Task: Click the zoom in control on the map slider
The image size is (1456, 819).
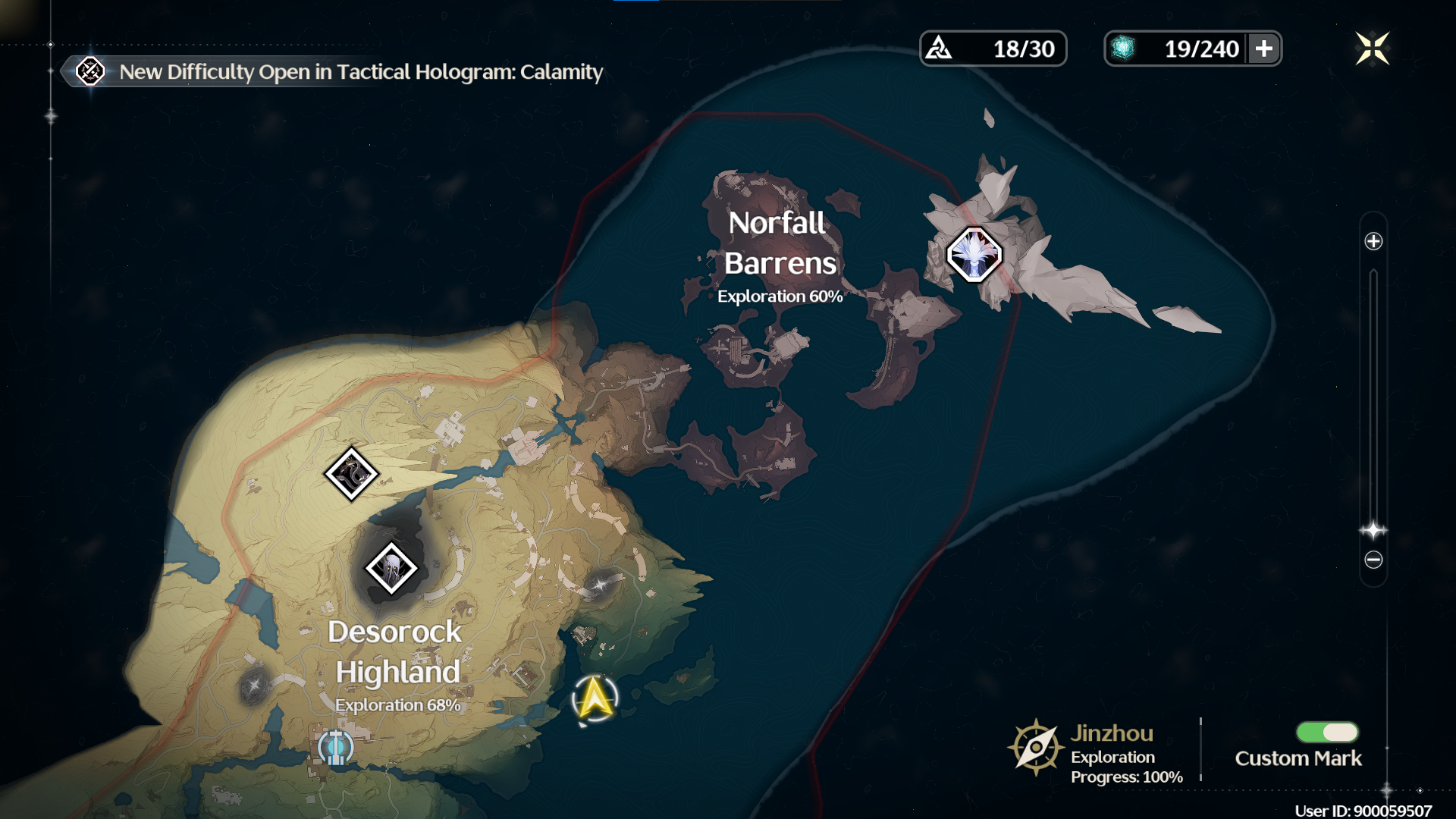Action: pos(1373,243)
